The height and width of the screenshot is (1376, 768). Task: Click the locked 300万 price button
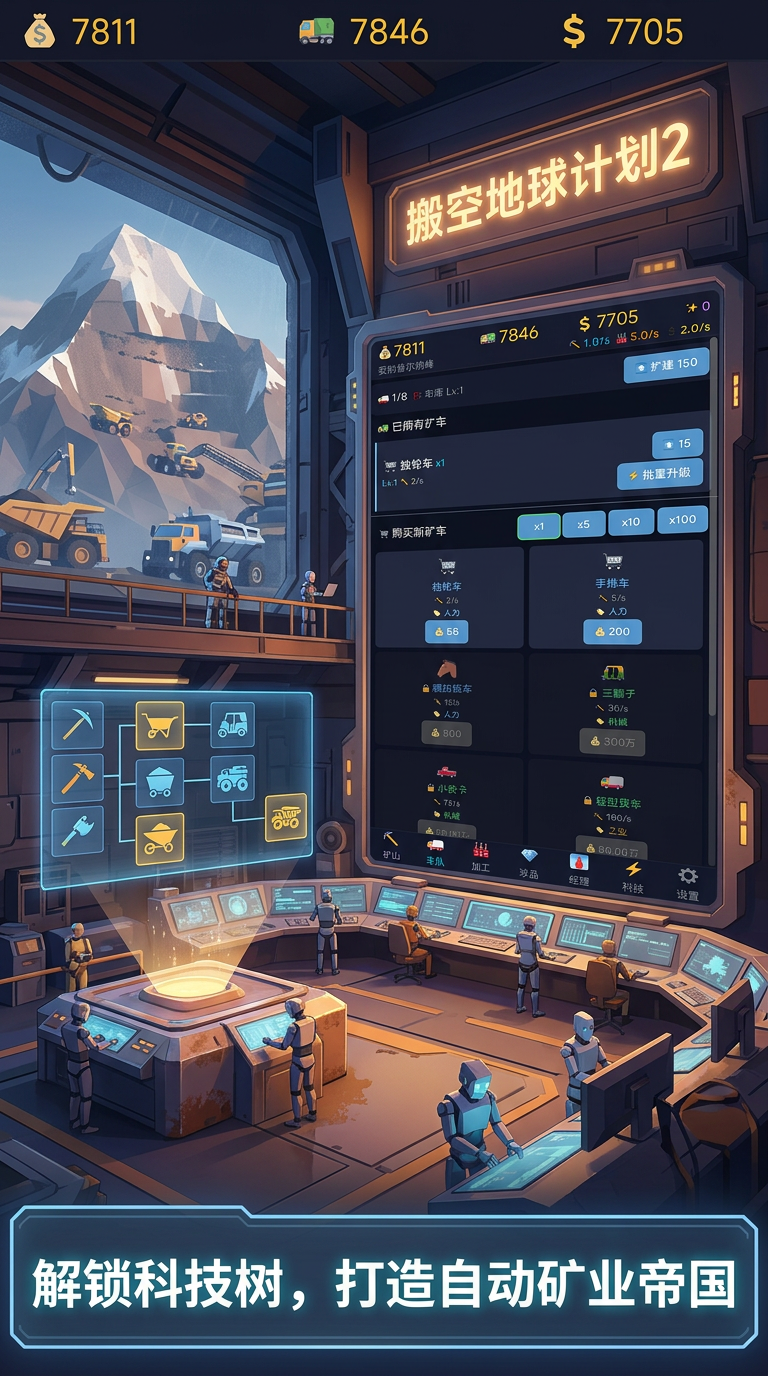click(612, 742)
